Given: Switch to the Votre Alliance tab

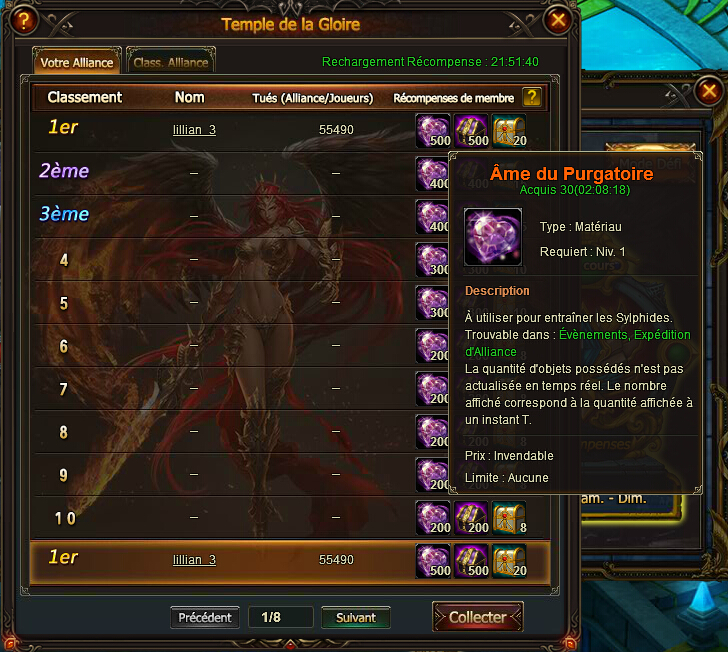Looking at the screenshot, I should click(77, 62).
